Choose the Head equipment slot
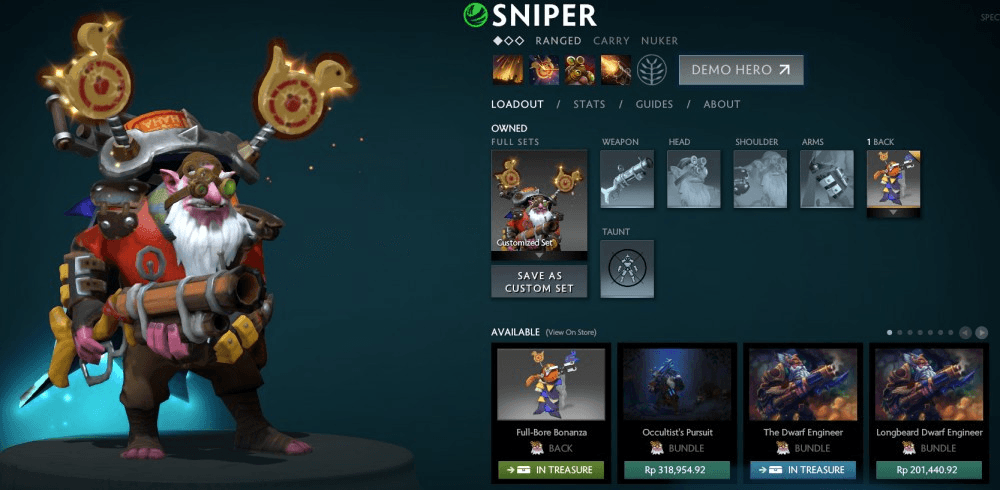 coord(694,179)
